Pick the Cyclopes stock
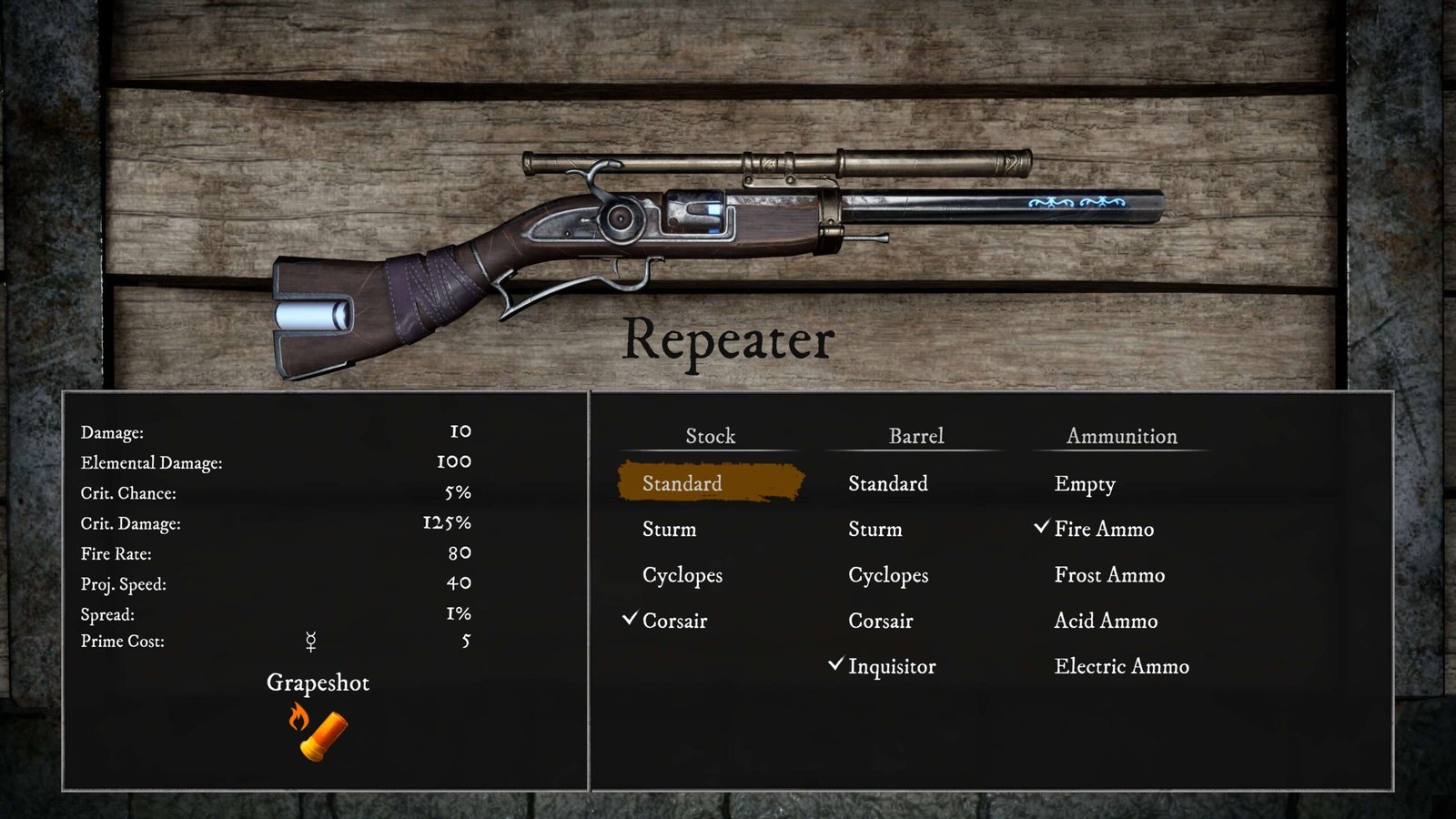The image size is (1456, 819). pyautogui.click(x=682, y=575)
